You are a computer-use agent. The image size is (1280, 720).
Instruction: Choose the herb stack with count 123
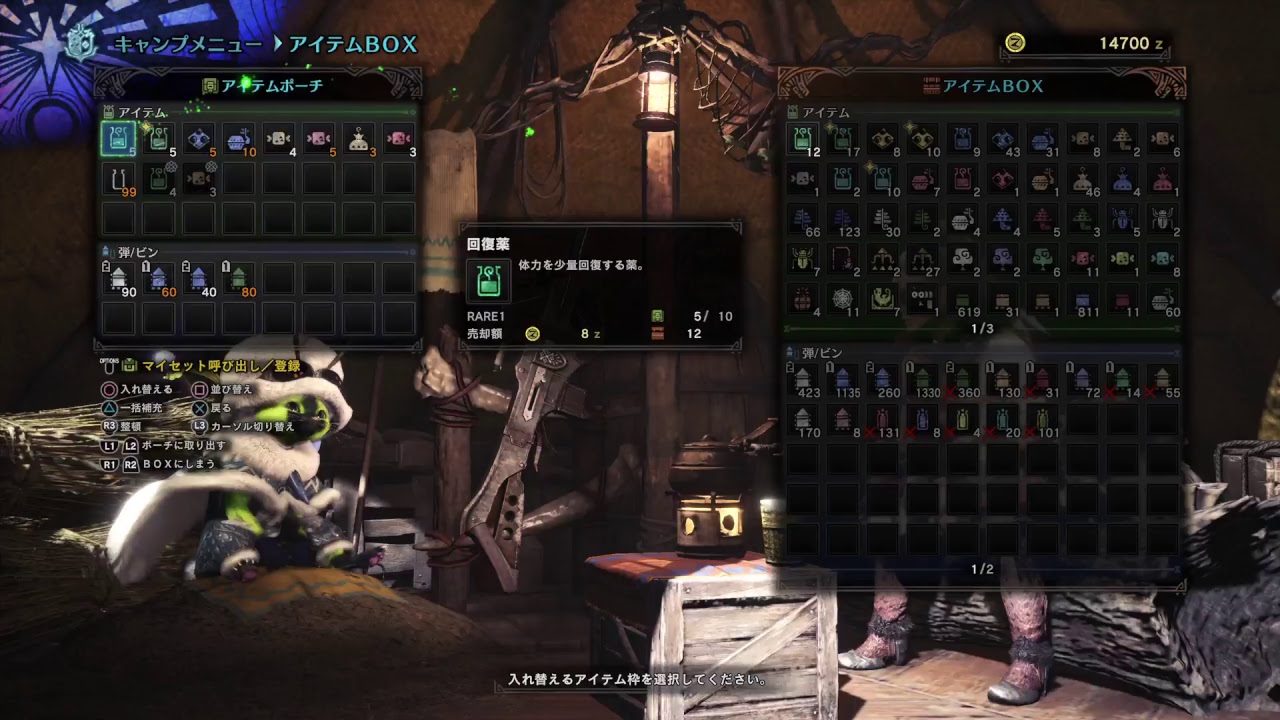[x=843, y=219]
